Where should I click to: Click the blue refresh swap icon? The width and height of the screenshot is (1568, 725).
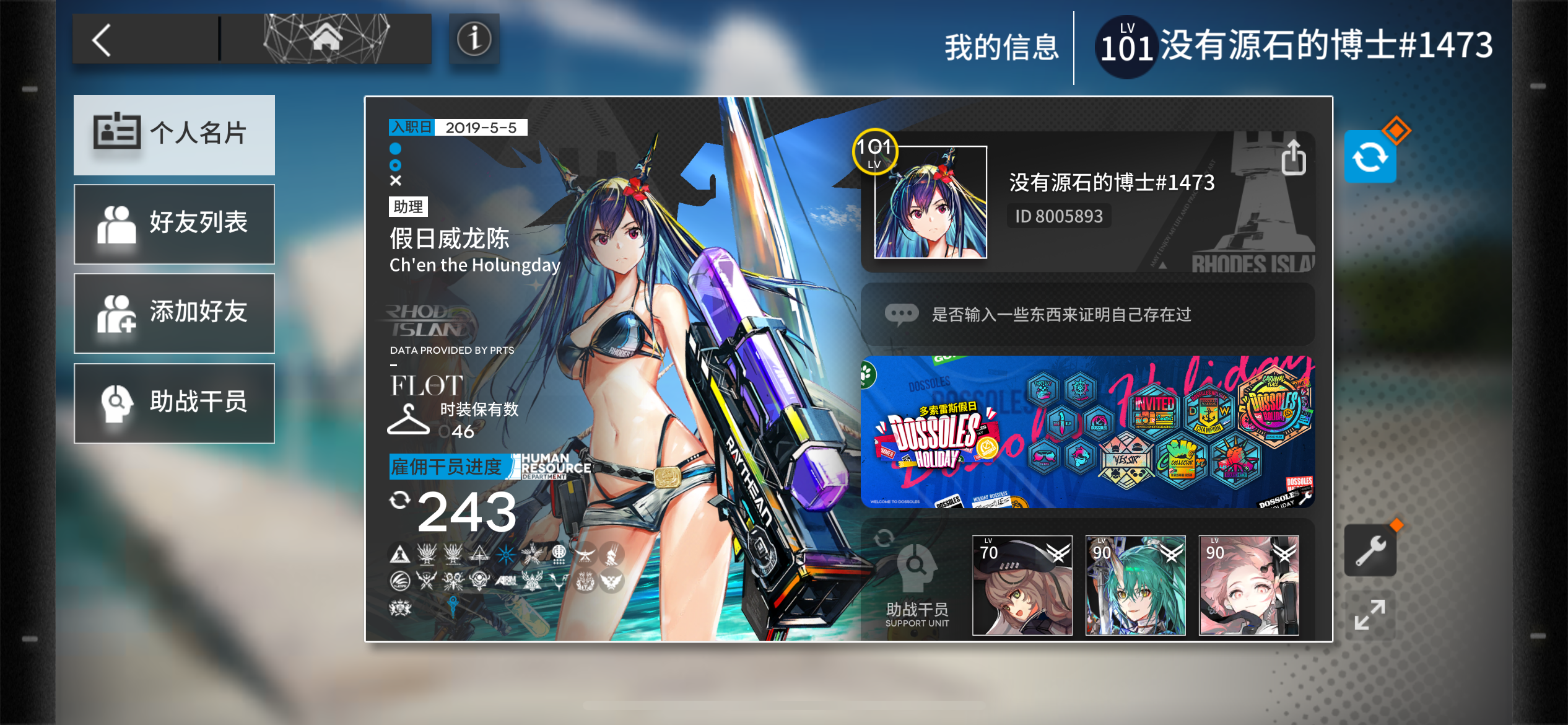(1370, 157)
